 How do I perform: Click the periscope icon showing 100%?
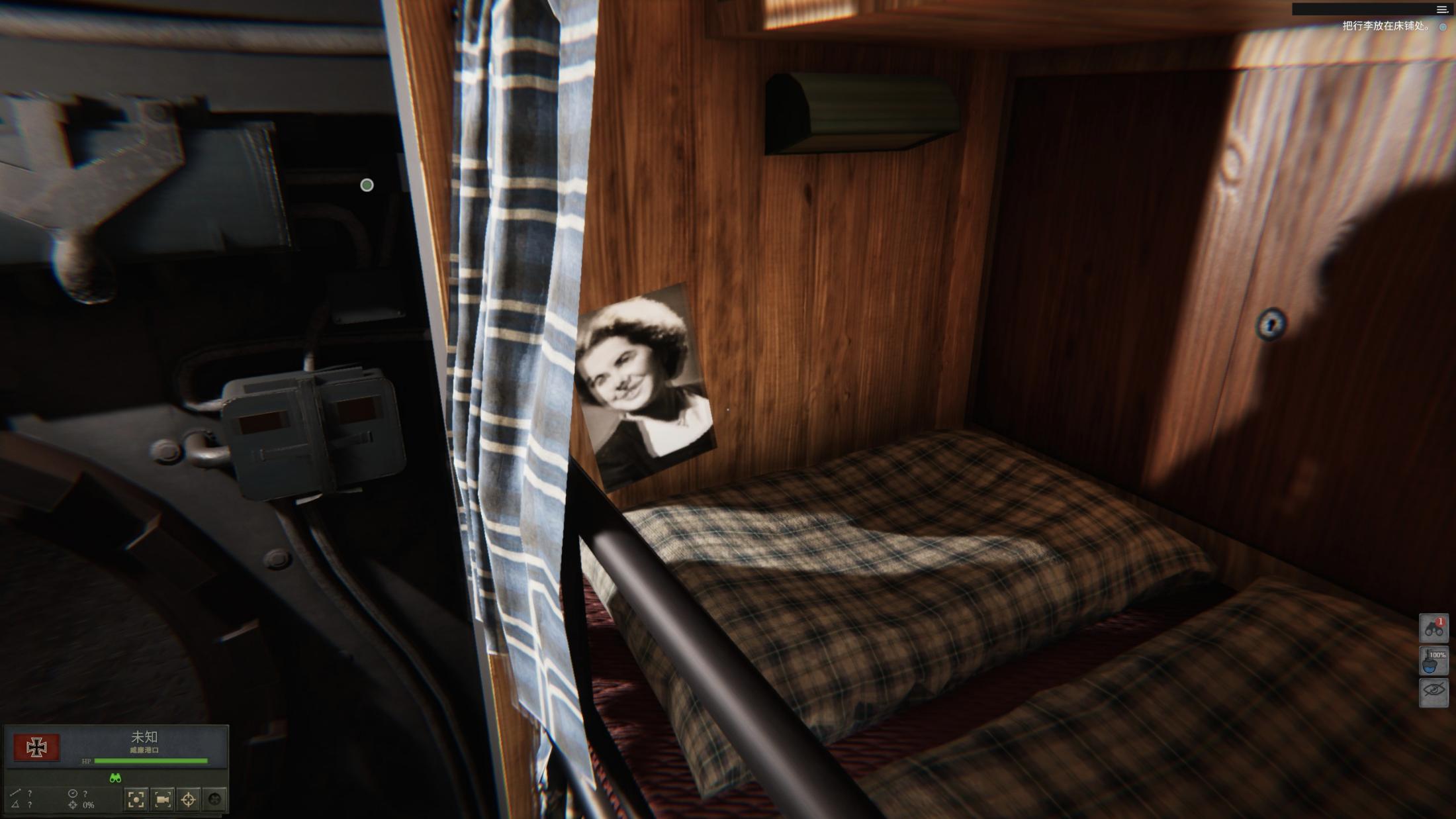(1433, 660)
